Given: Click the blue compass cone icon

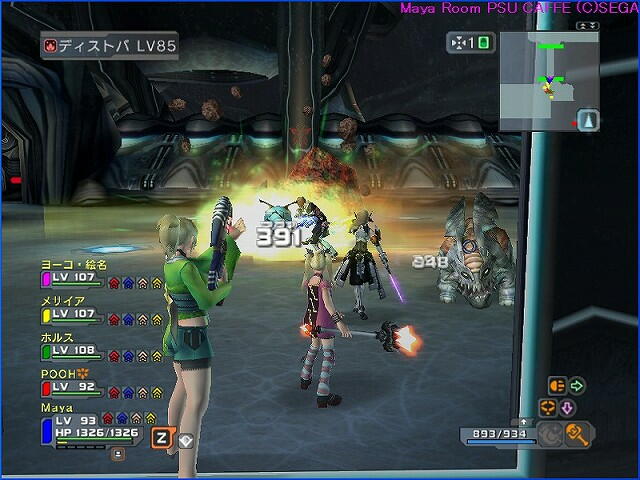Looking at the screenshot, I should [589, 120].
